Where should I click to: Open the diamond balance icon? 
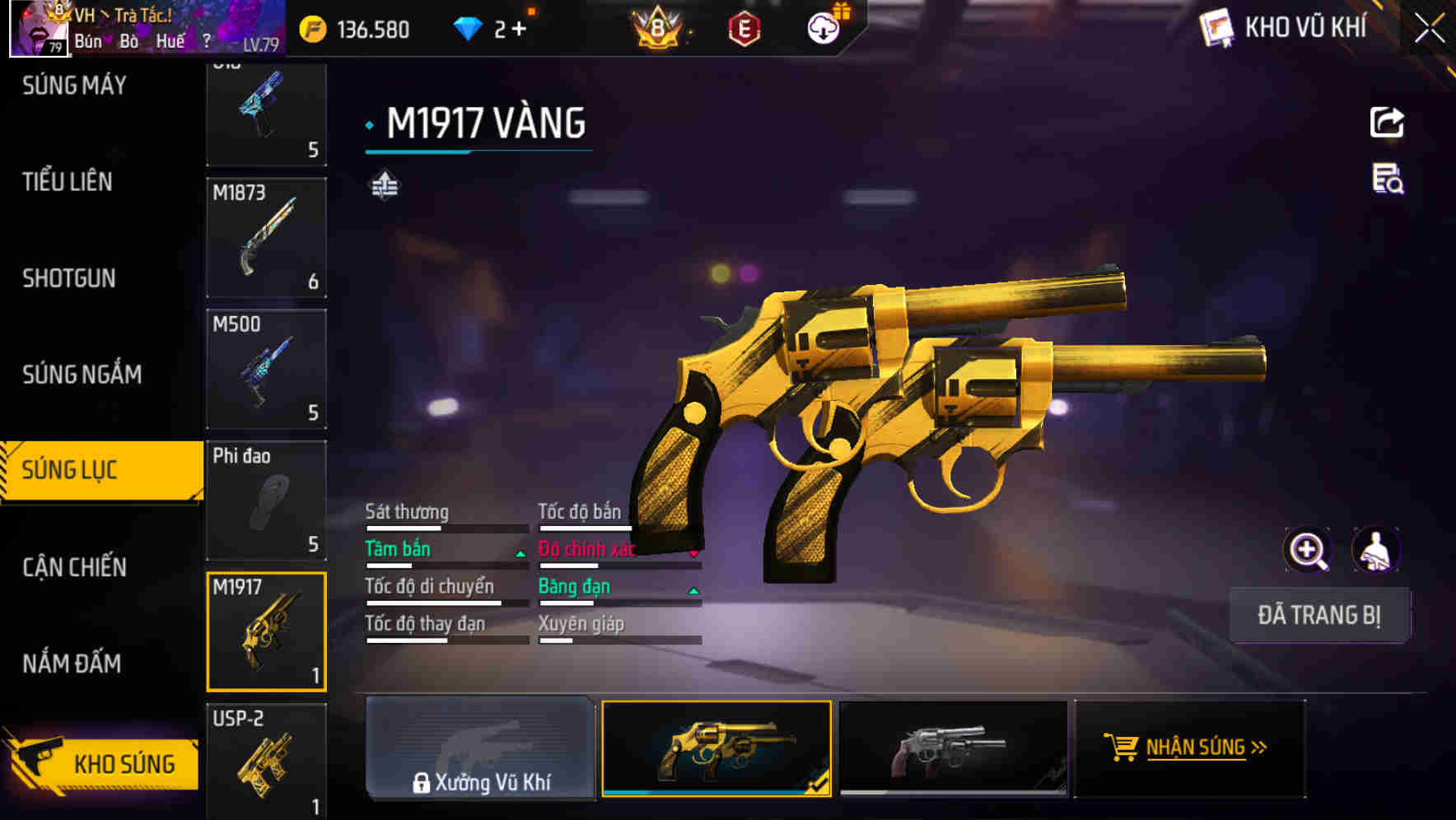point(469,27)
